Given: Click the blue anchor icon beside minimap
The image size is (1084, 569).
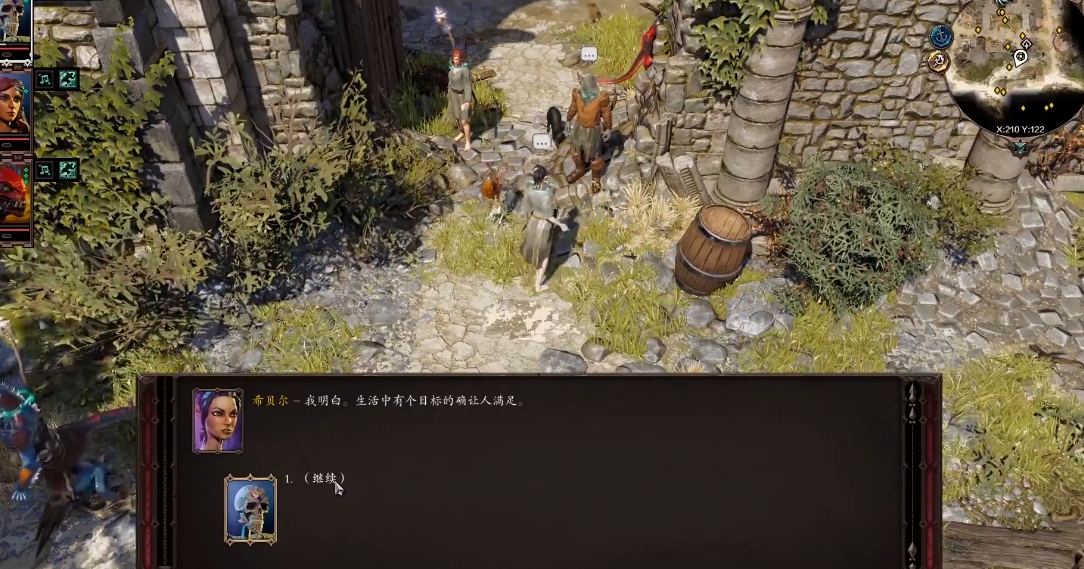Looking at the screenshot, I should click(940, 36).
